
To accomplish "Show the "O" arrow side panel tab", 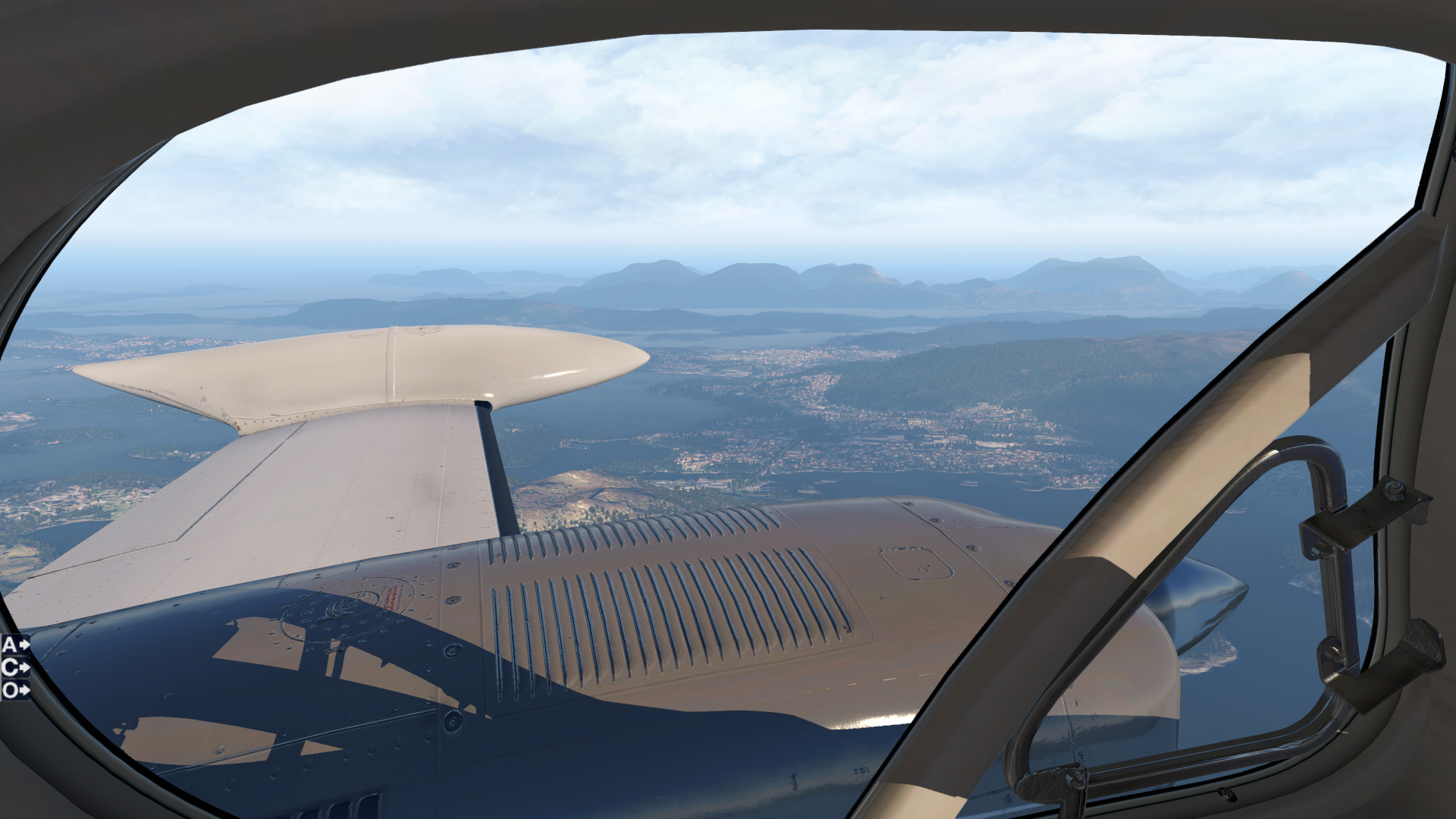I will click(x=15, y=690).
